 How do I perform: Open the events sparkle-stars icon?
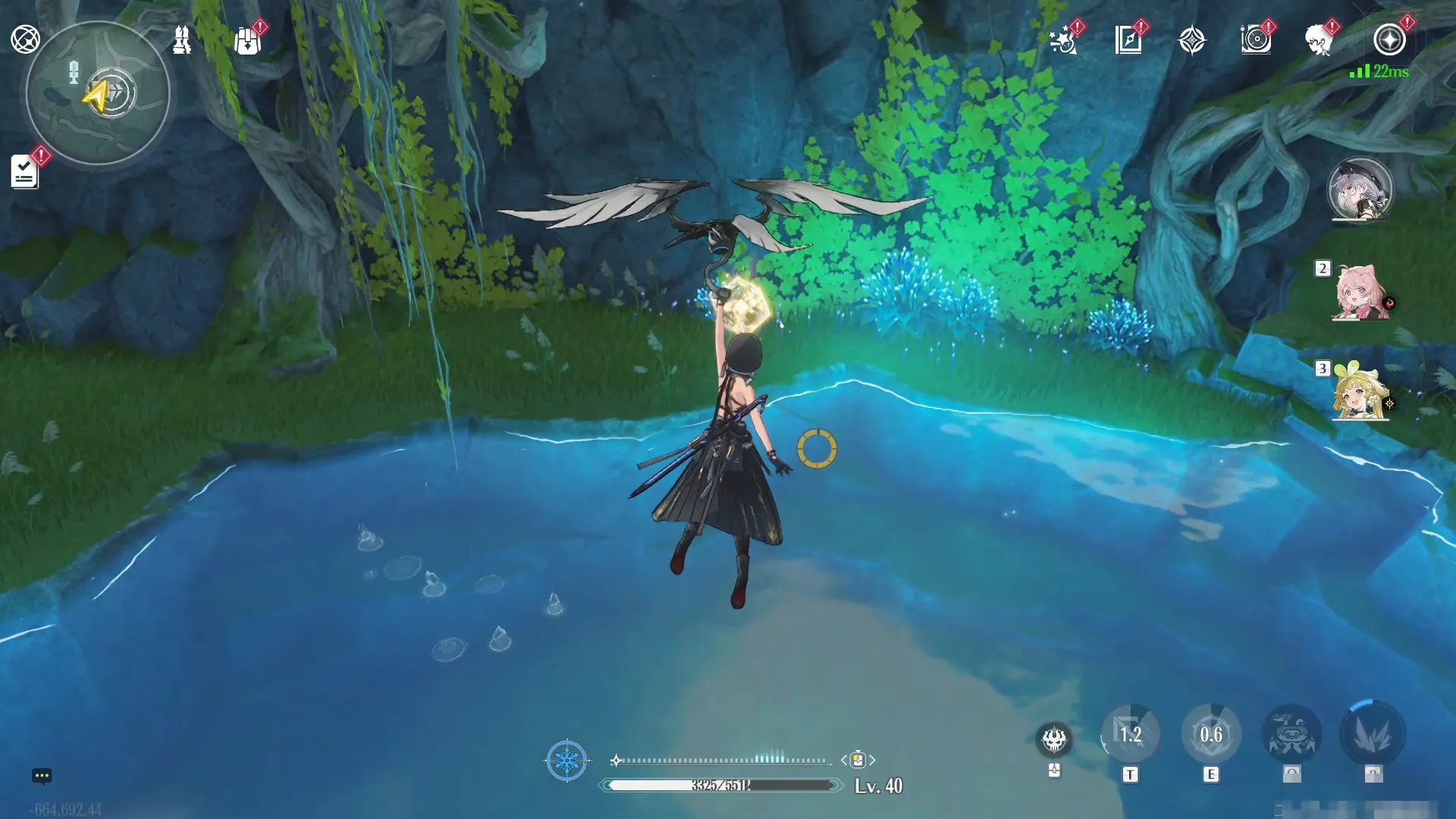(1063, 40)
